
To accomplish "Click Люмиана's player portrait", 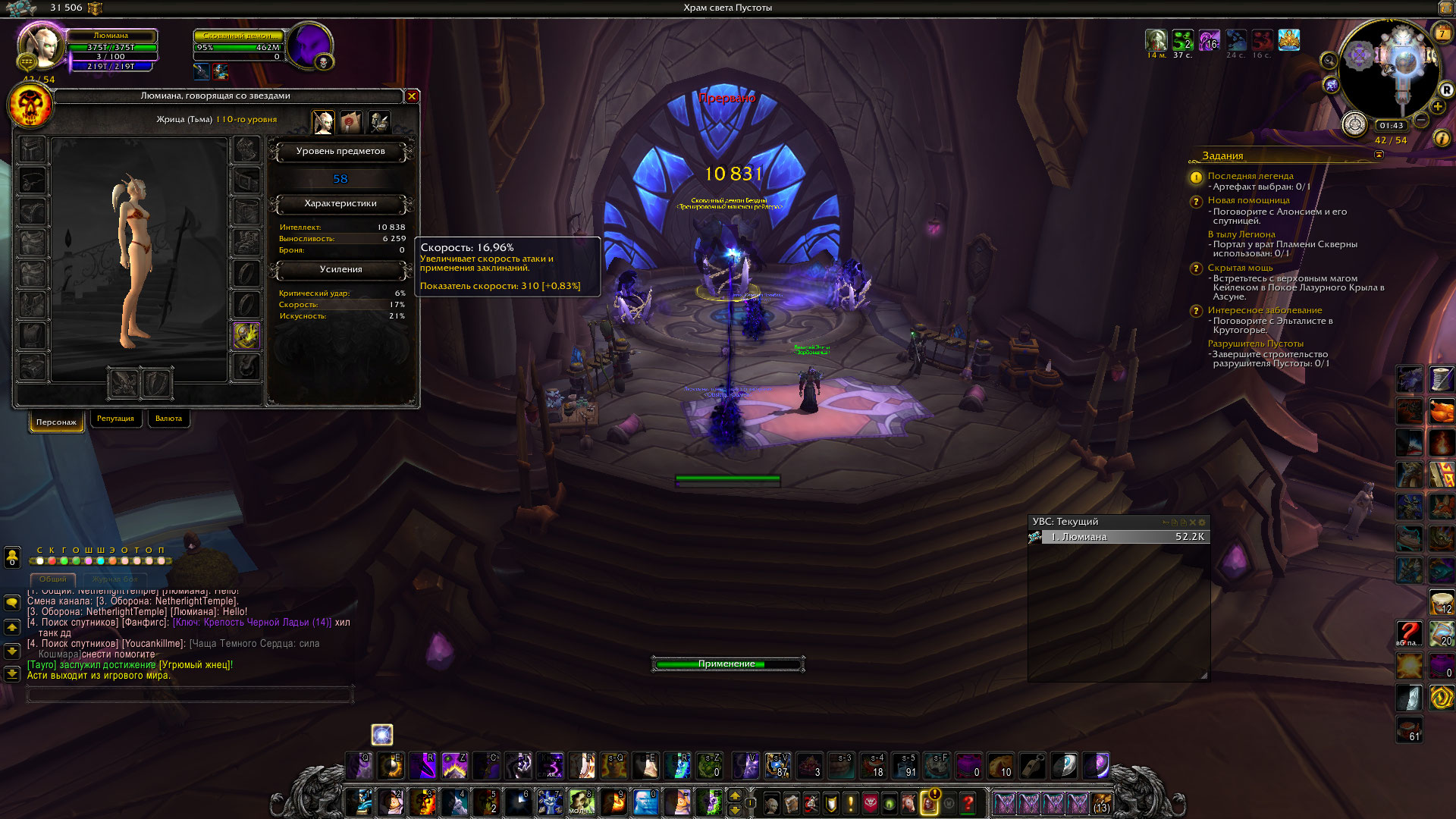I will (39, 47).
